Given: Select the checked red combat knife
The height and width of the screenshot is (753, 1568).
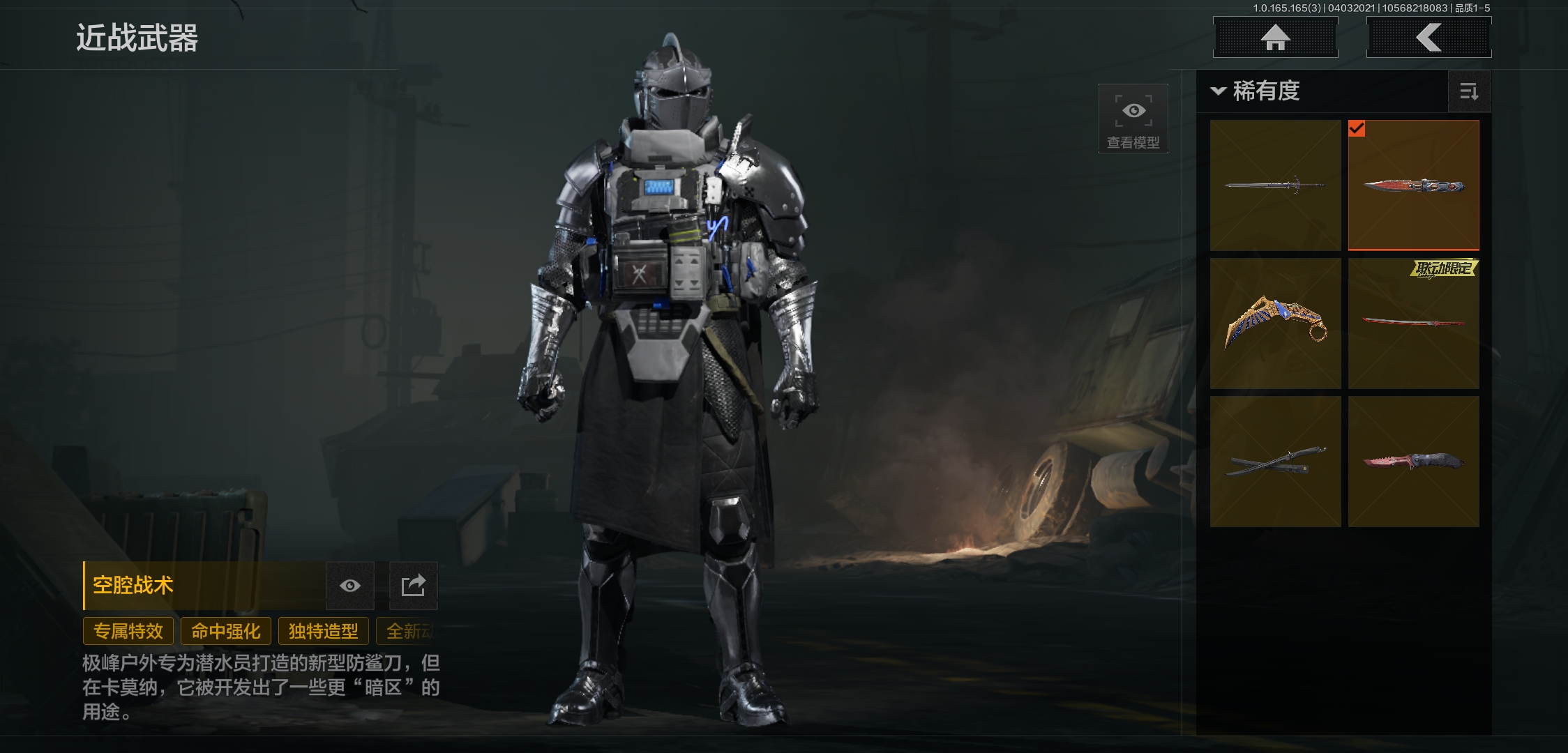Looking at the screenshot, I should pyautogui.click(x=1413, y=185).
